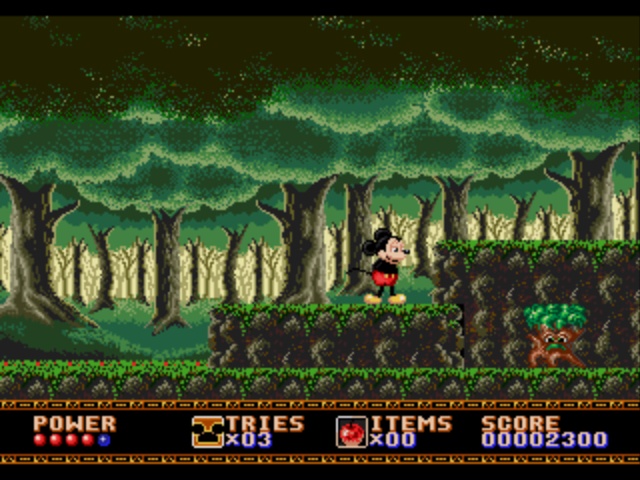Select the golden TRIES icon
The image size is (640, 480).
coord(207,431)
